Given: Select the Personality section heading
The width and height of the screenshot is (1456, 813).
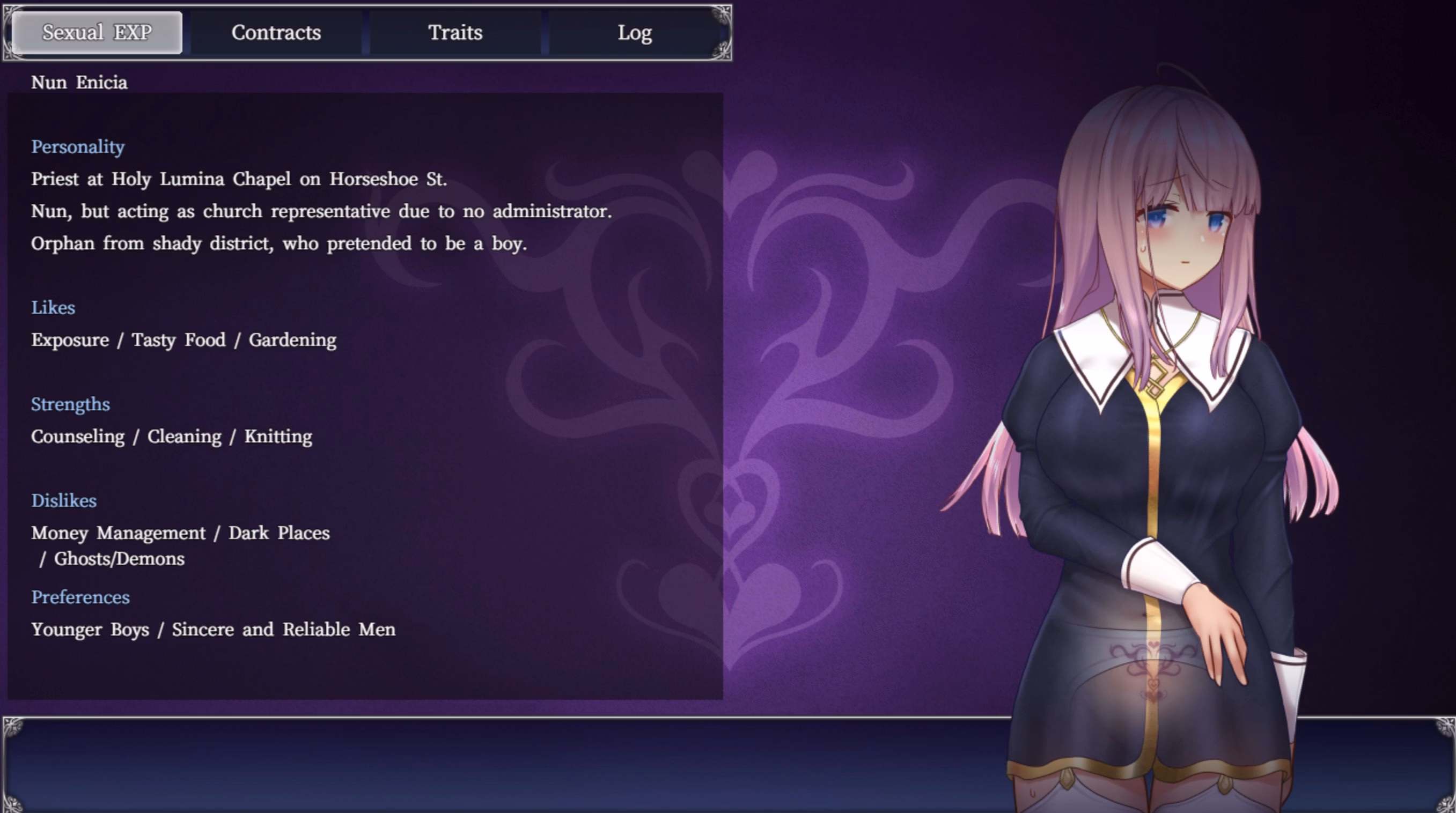Looking at the screenshot, I should pyautogui.click(x=78, y=147).
